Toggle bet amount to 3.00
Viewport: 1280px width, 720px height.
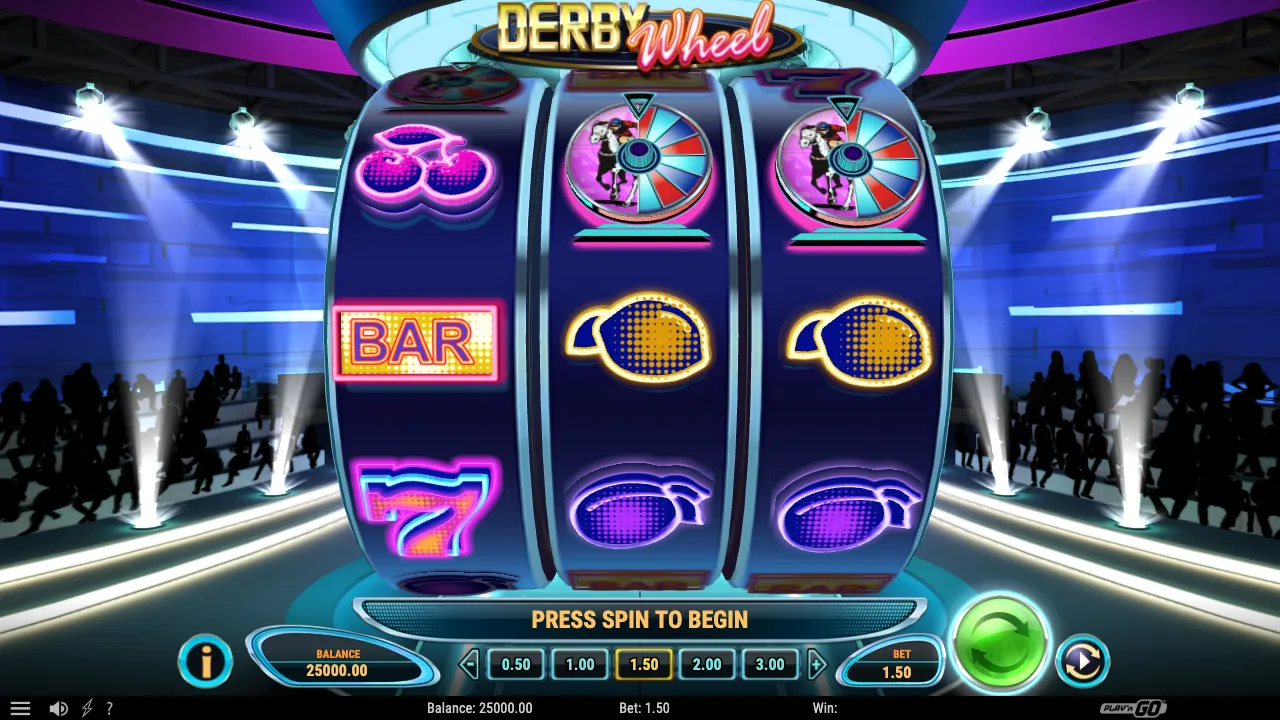(770, 664)
